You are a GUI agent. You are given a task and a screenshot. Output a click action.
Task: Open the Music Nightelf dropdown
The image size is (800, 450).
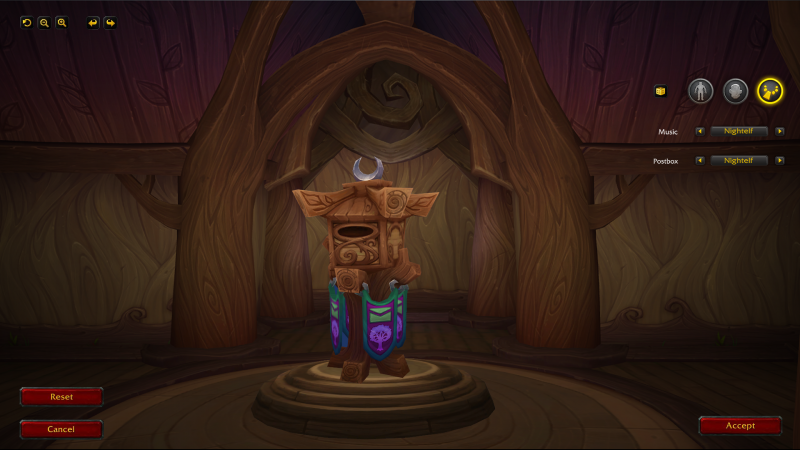(x=739, y=131)
